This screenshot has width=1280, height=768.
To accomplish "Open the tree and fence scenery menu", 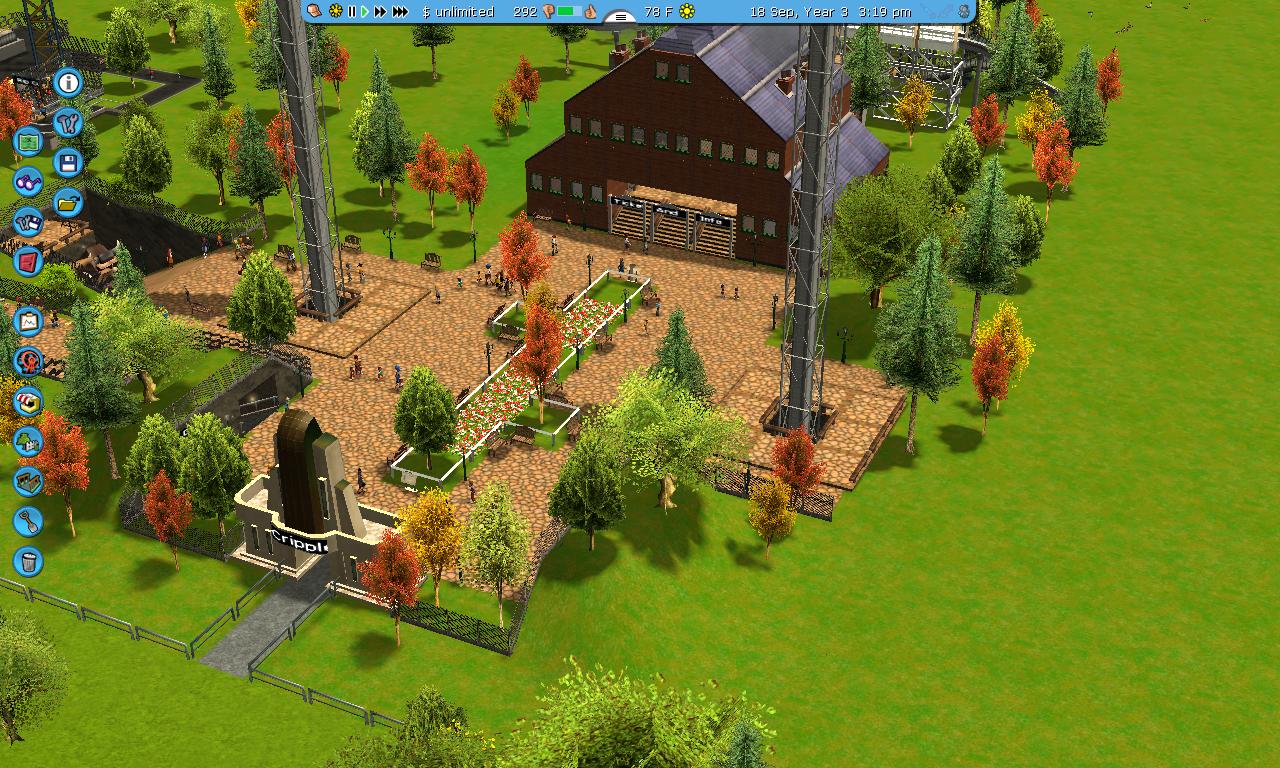I will [28, 441].
